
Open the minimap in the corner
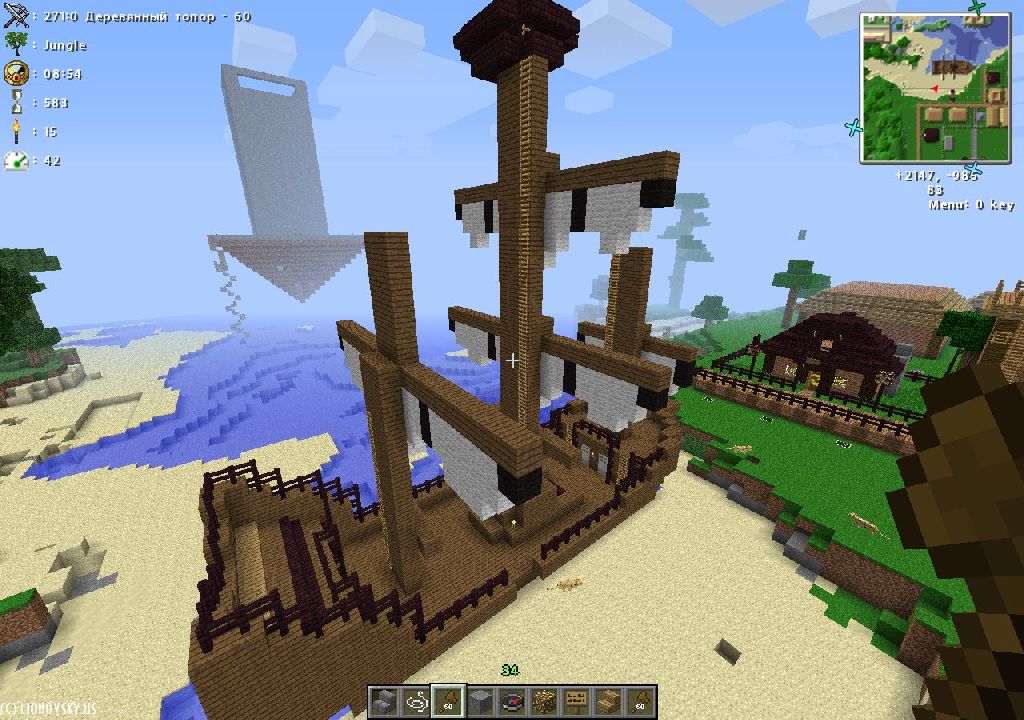[x=933, y=88]
